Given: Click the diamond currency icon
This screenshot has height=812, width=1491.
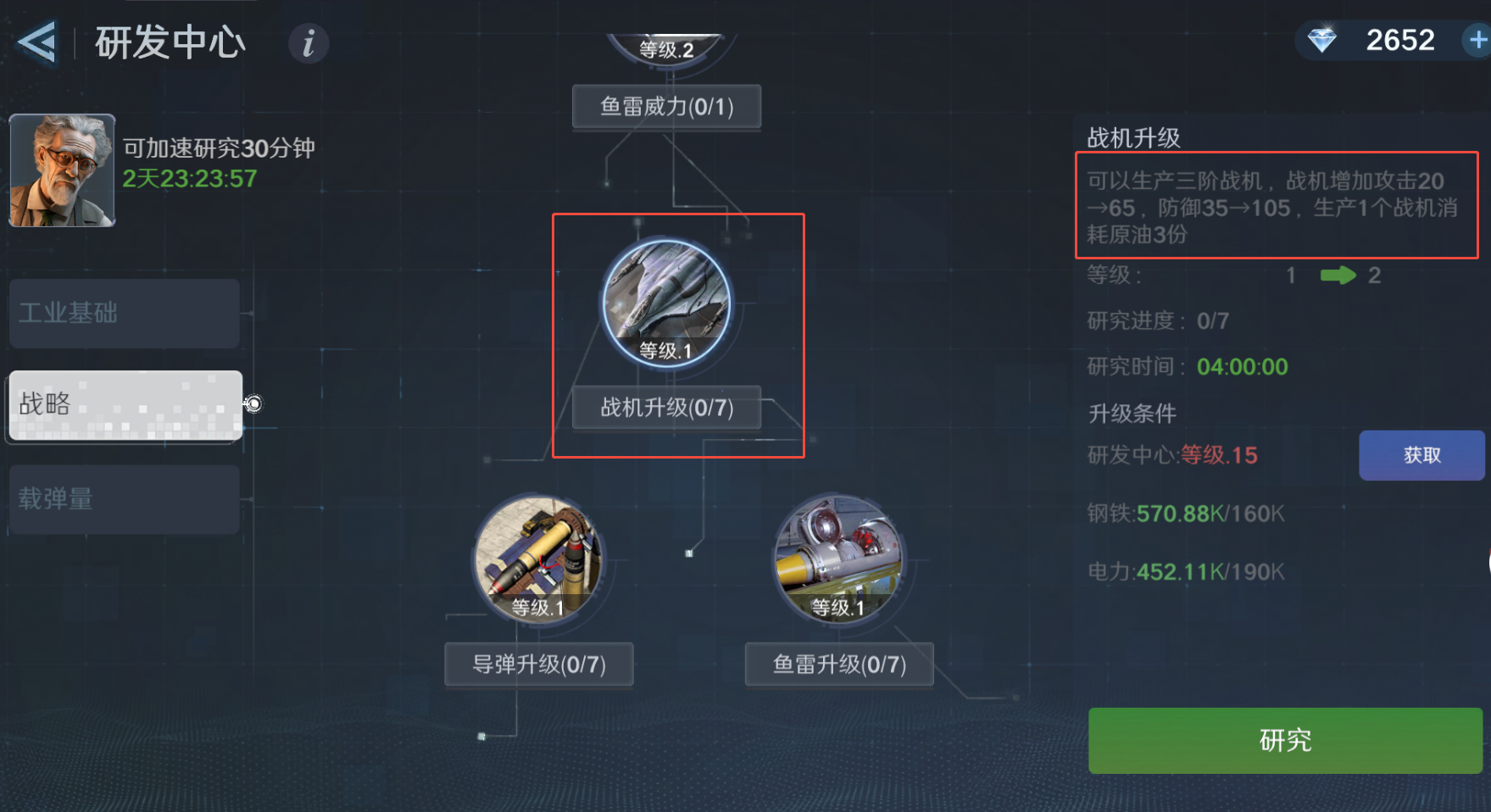Looking at the screenshot, I should click(1324, 40).
